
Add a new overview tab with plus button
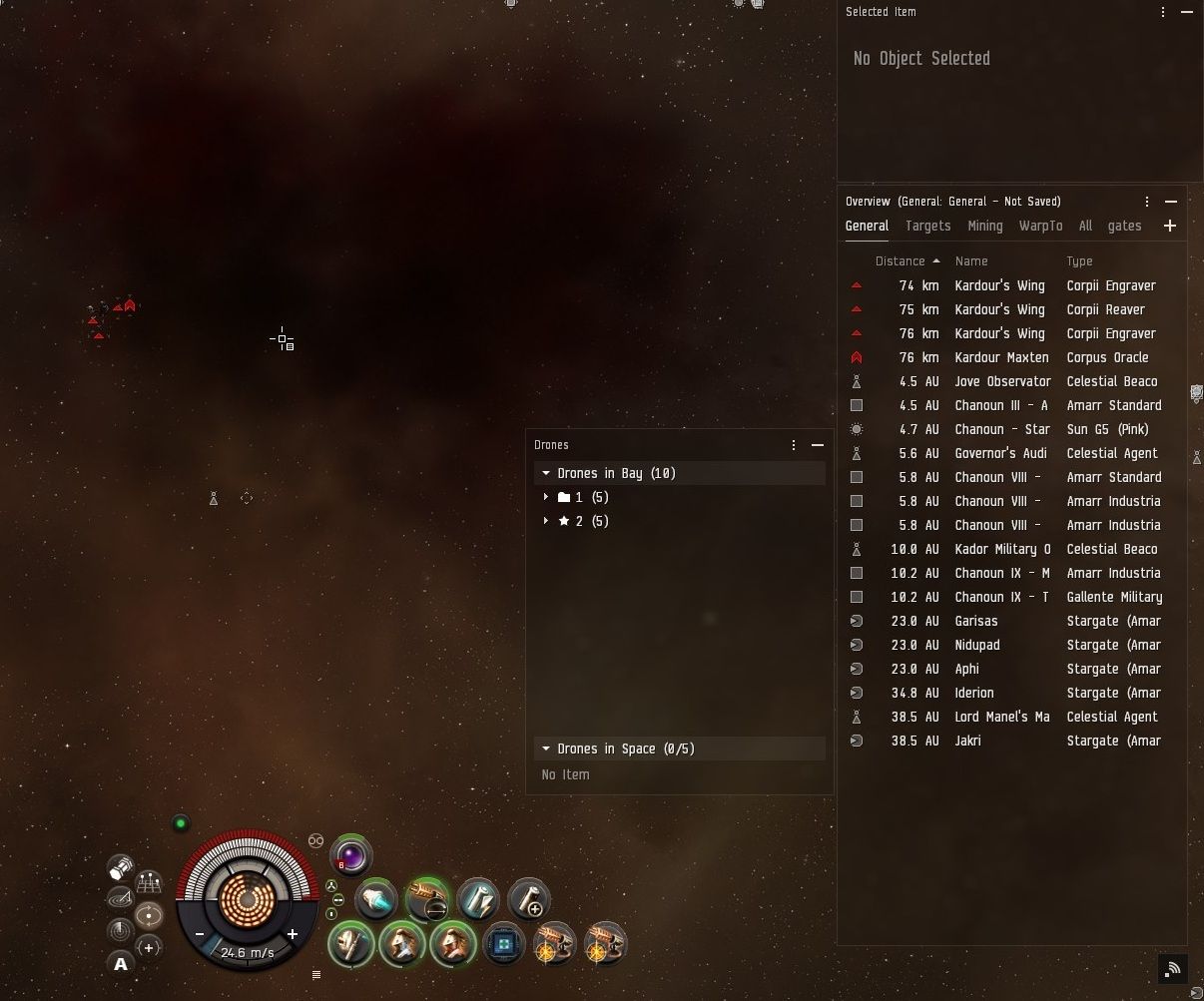1170,227
